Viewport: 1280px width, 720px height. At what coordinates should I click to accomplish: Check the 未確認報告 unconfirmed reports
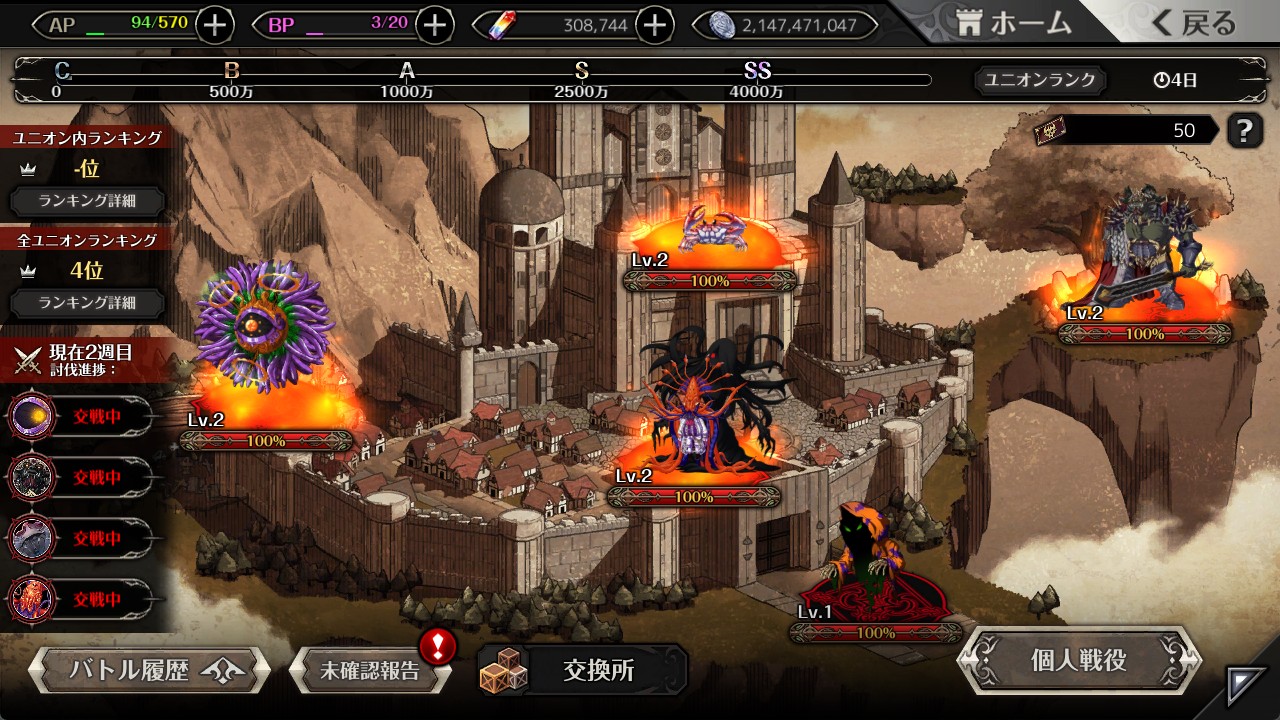(370, 670)
